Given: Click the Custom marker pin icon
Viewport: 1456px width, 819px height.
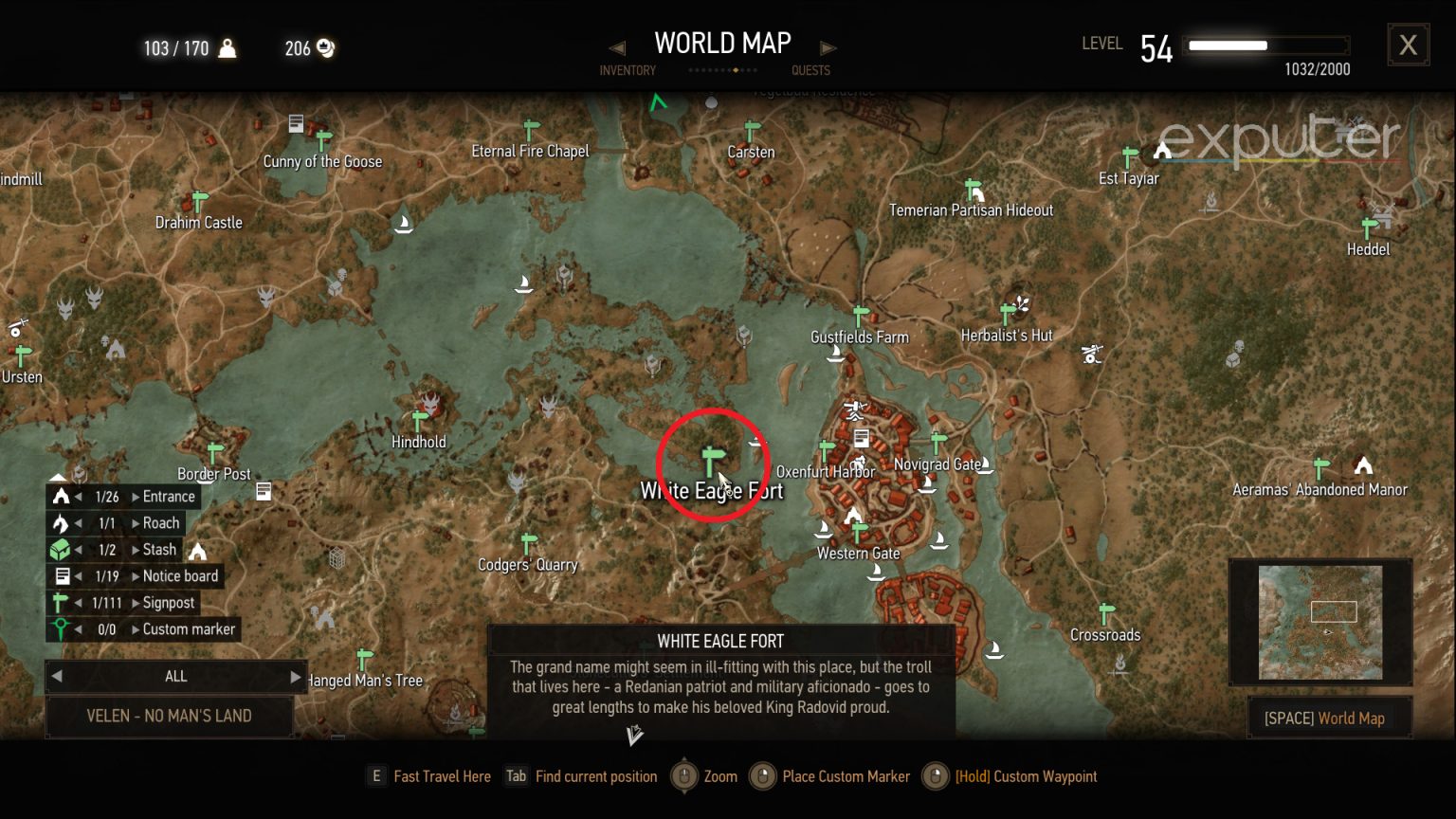Looking at the screenshot, I should (x=61, y=628).
